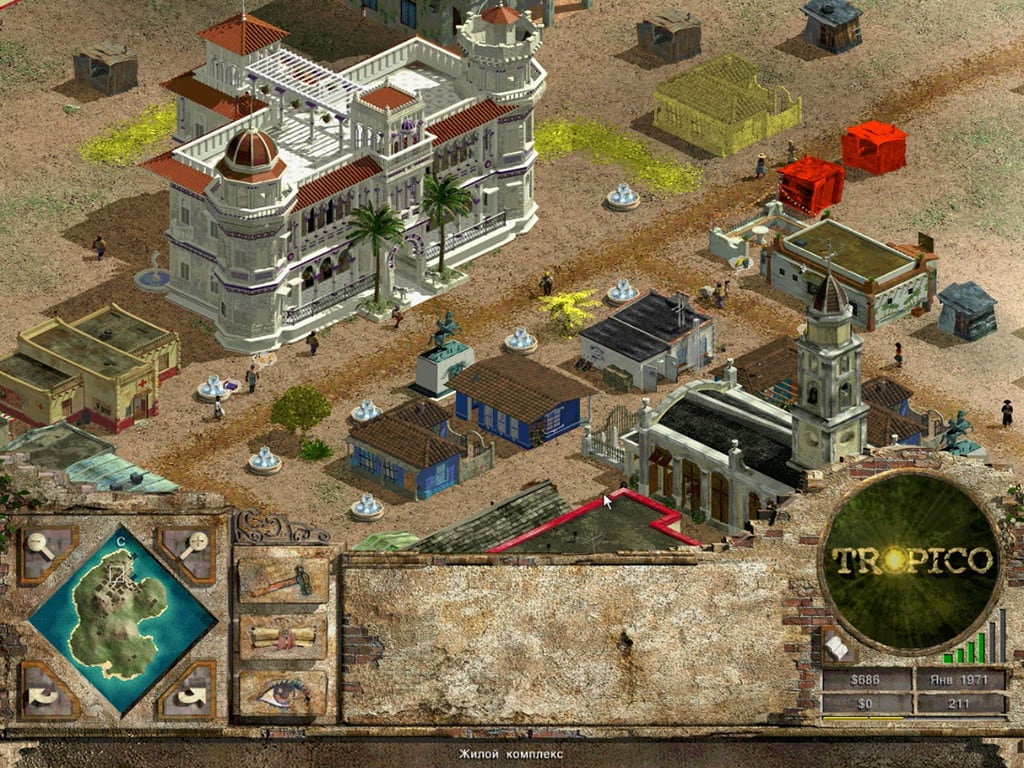
Task: Open the edicts scroll menu
Action: 284,635
